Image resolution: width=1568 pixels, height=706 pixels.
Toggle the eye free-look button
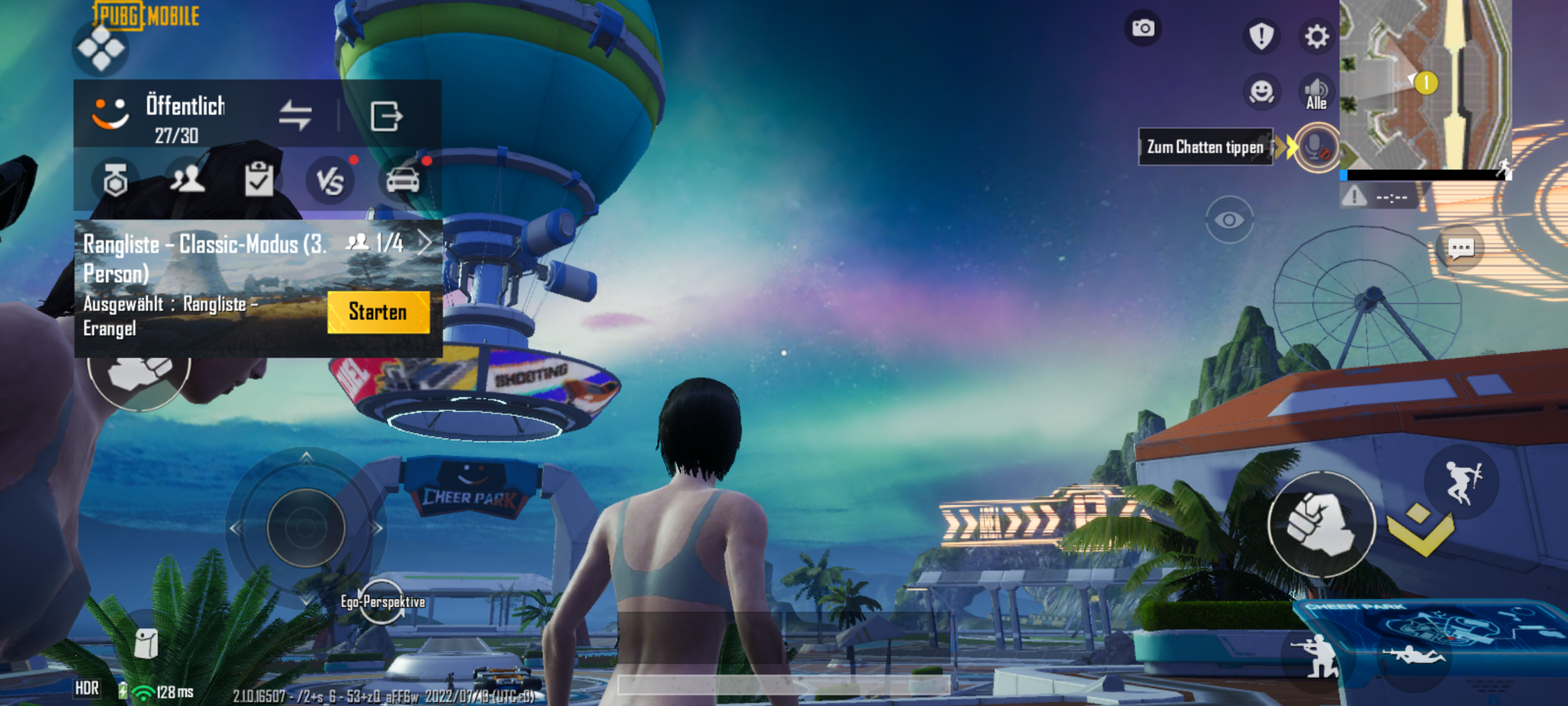(1229, 220)
